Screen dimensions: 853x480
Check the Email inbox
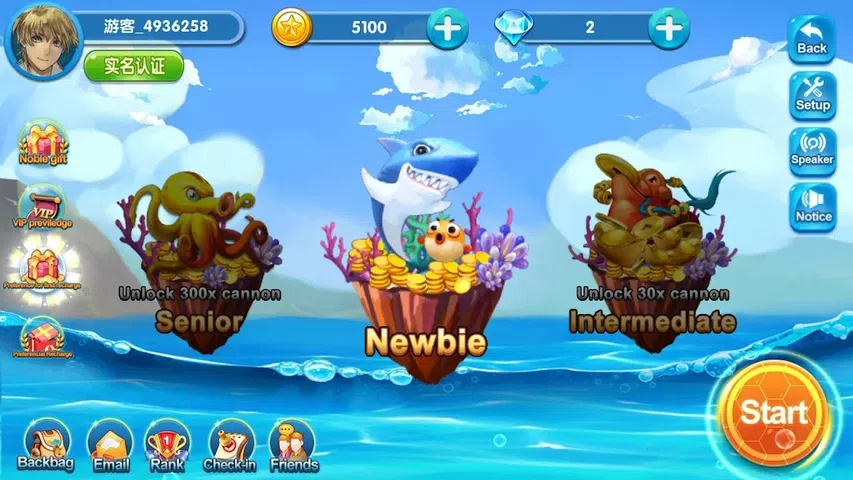110,444
